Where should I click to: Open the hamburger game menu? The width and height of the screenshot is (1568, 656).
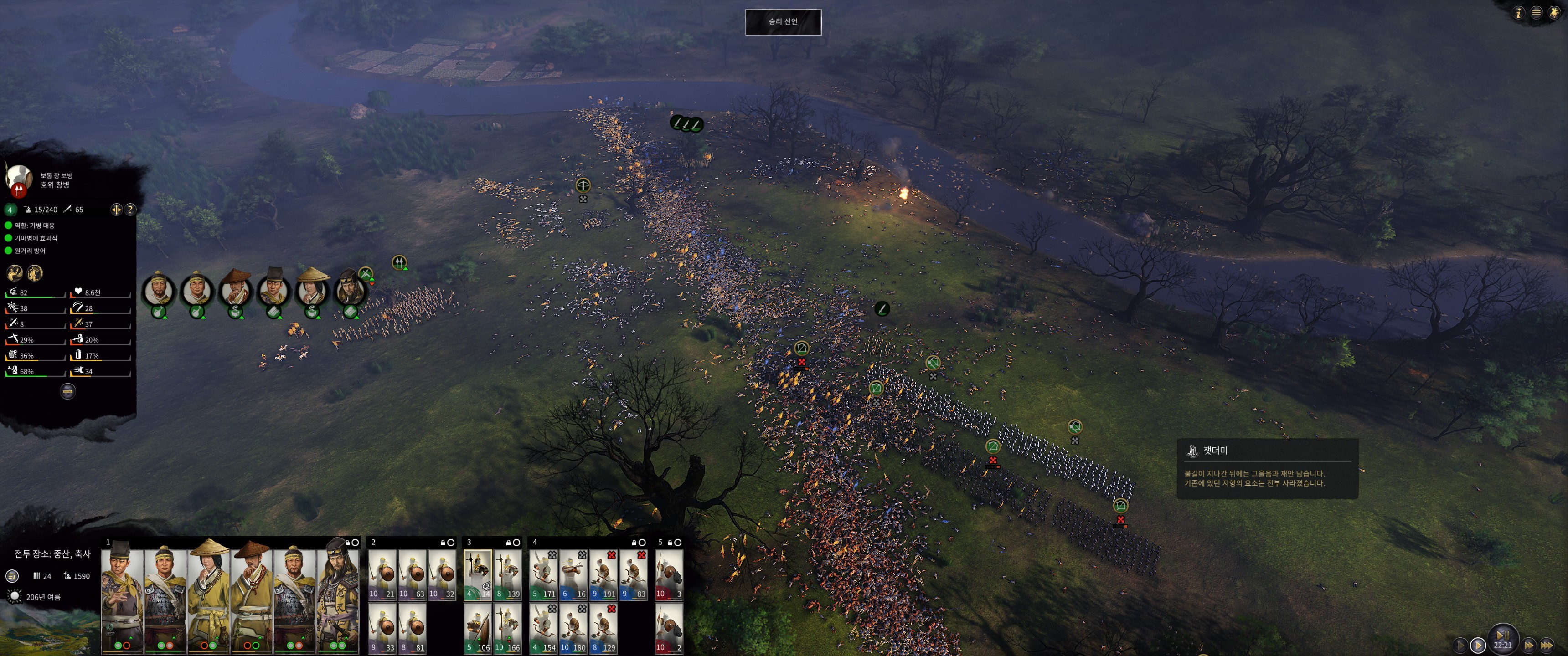pos(1537,13)
